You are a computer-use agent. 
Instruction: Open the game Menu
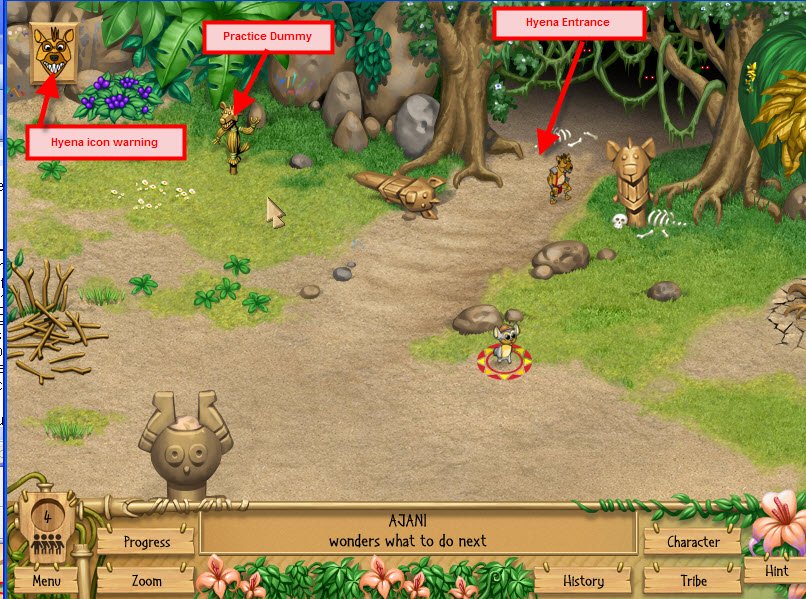point(46,580)
